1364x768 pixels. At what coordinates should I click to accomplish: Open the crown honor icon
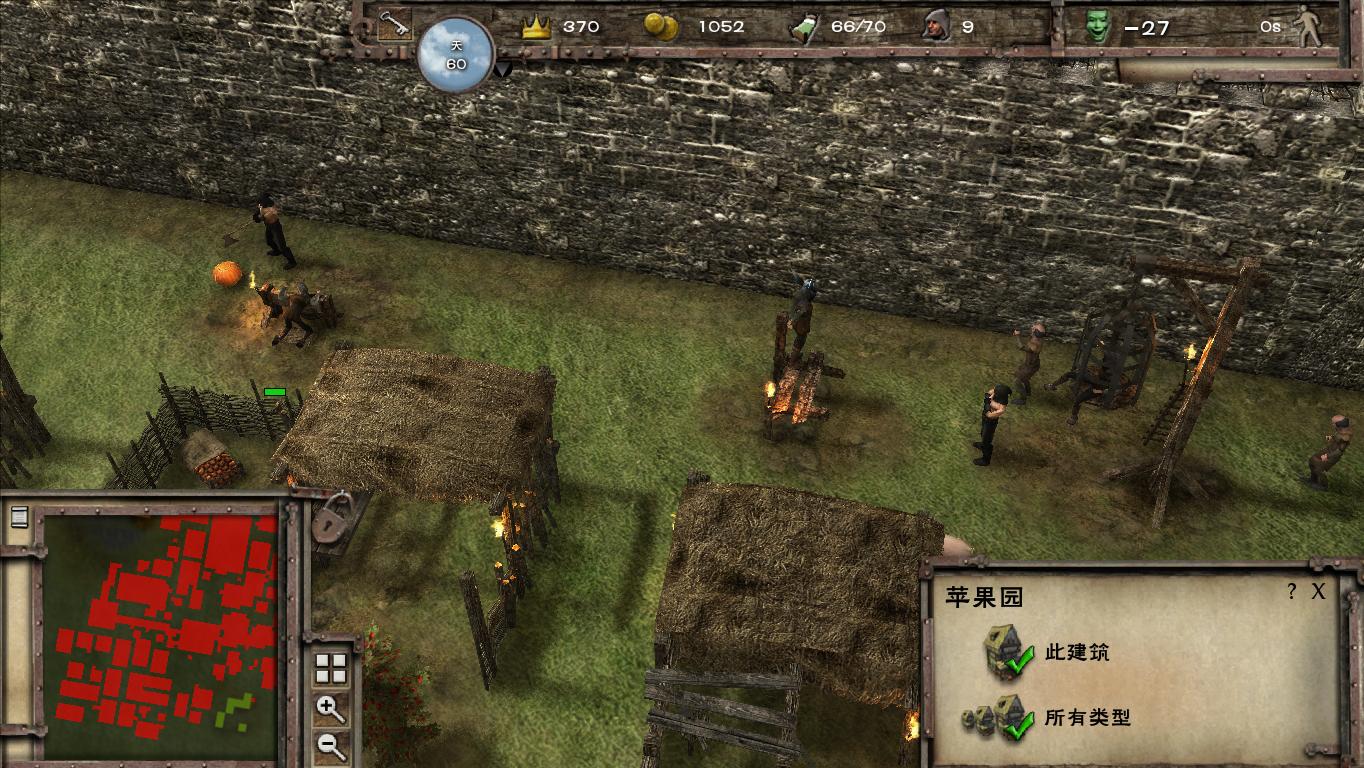(537, 27)
